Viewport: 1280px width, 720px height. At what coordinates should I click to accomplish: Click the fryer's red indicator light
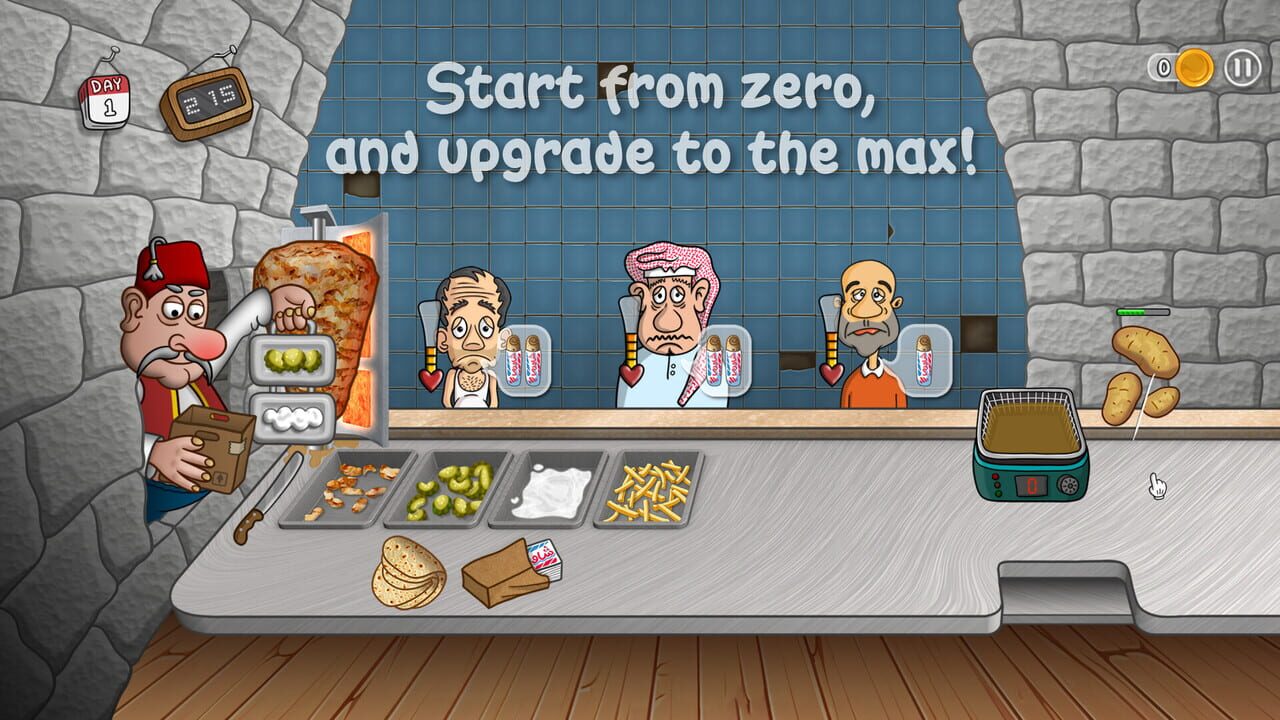click(994, 477)
